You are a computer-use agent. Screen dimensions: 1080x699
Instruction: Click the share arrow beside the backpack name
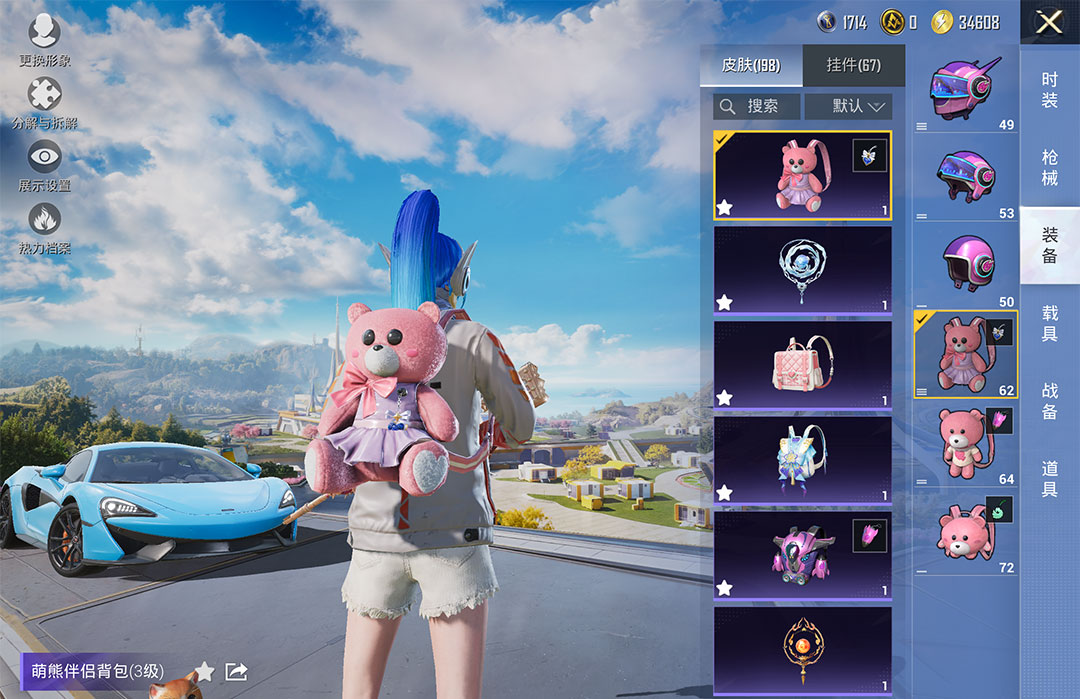pos(236,671)
